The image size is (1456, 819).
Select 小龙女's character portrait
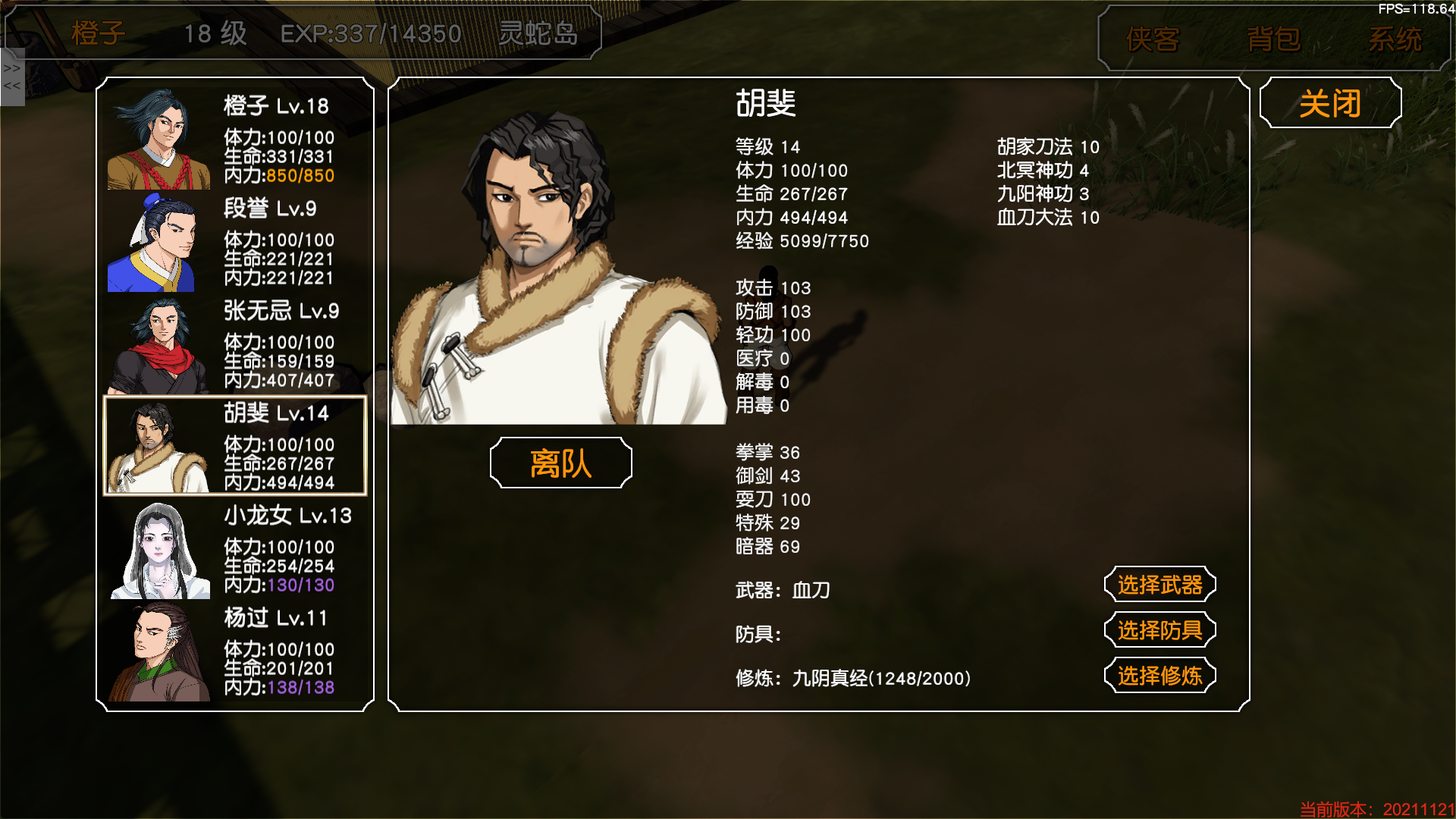point(160,550)
